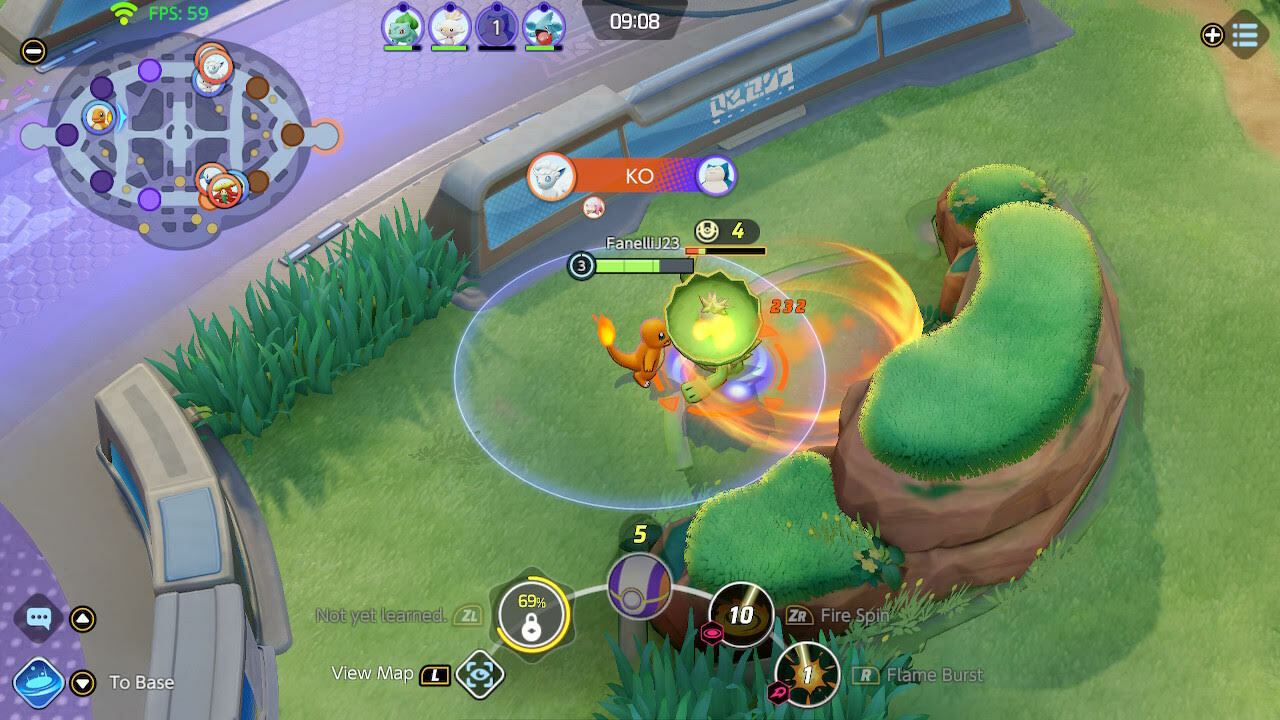The width and height of the screenshot is (1280, 720).
Task: Select the Bulbasaur teammate portrait
Action: coord(402,26)
